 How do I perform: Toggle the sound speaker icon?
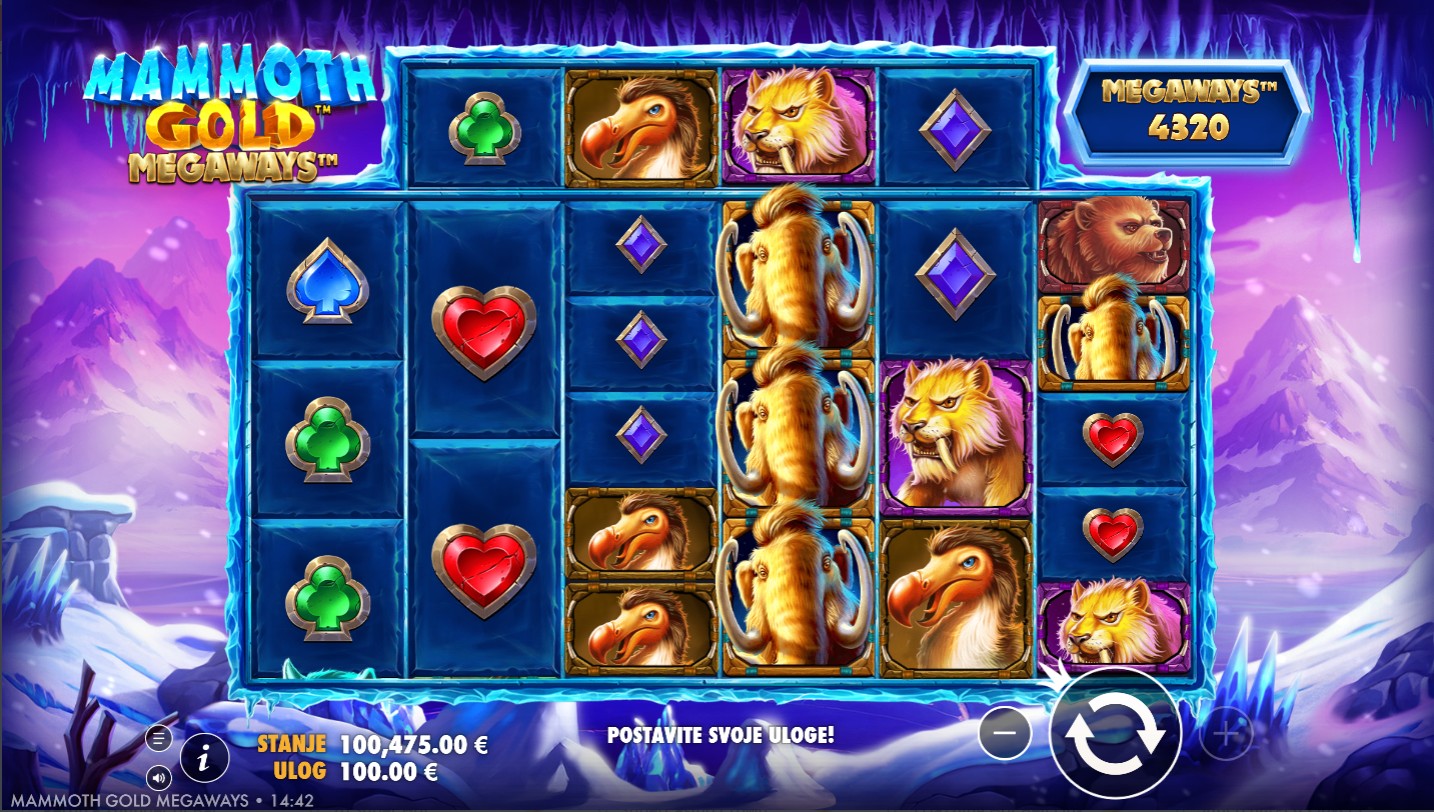pyautogui.click(x=158, y=776)
